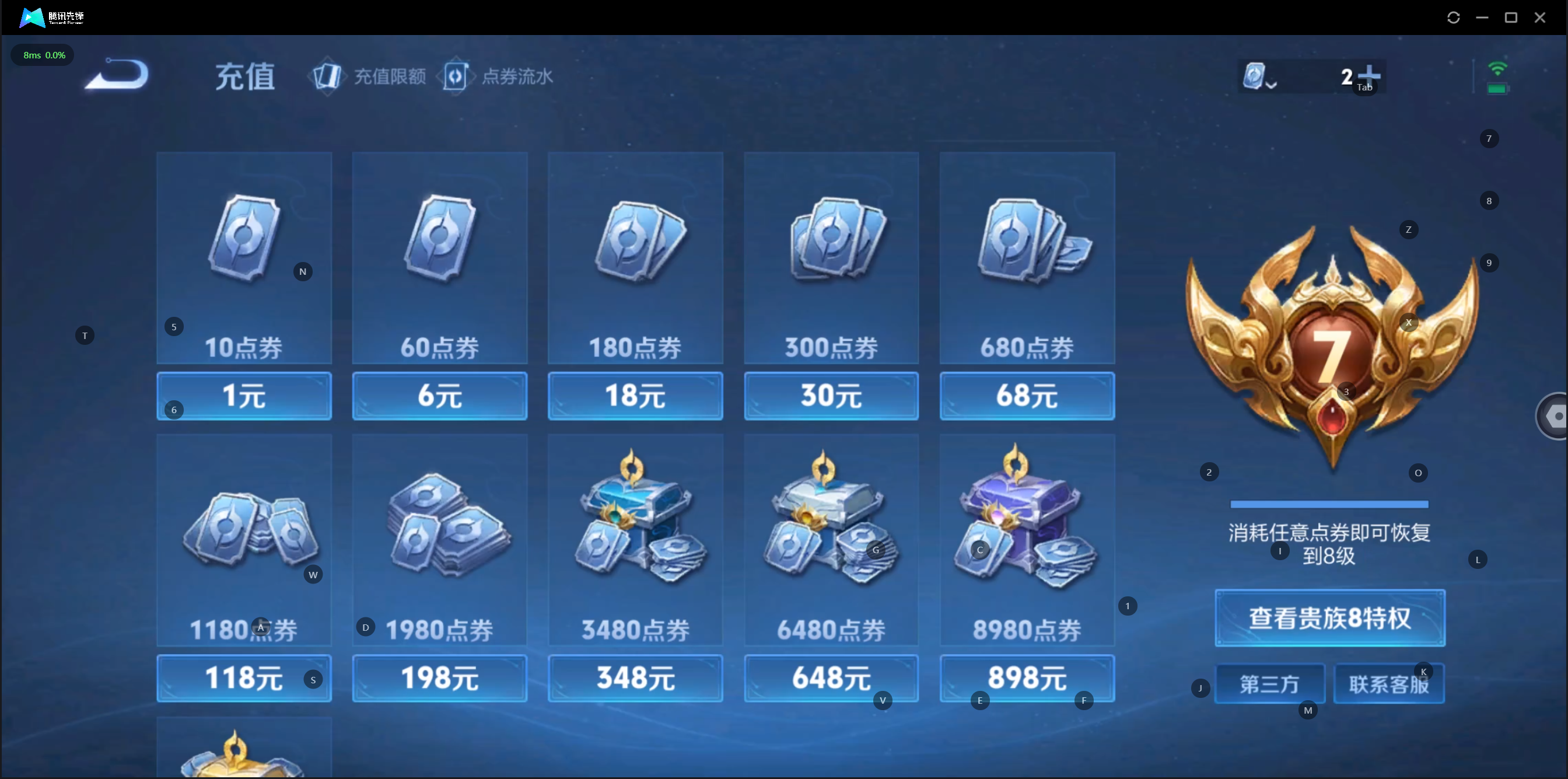The height and width of the screenshot is (779, 1568).
Task: Buy the 898元 top-up
Action: pyautogui.click(x=1027, y=678)
